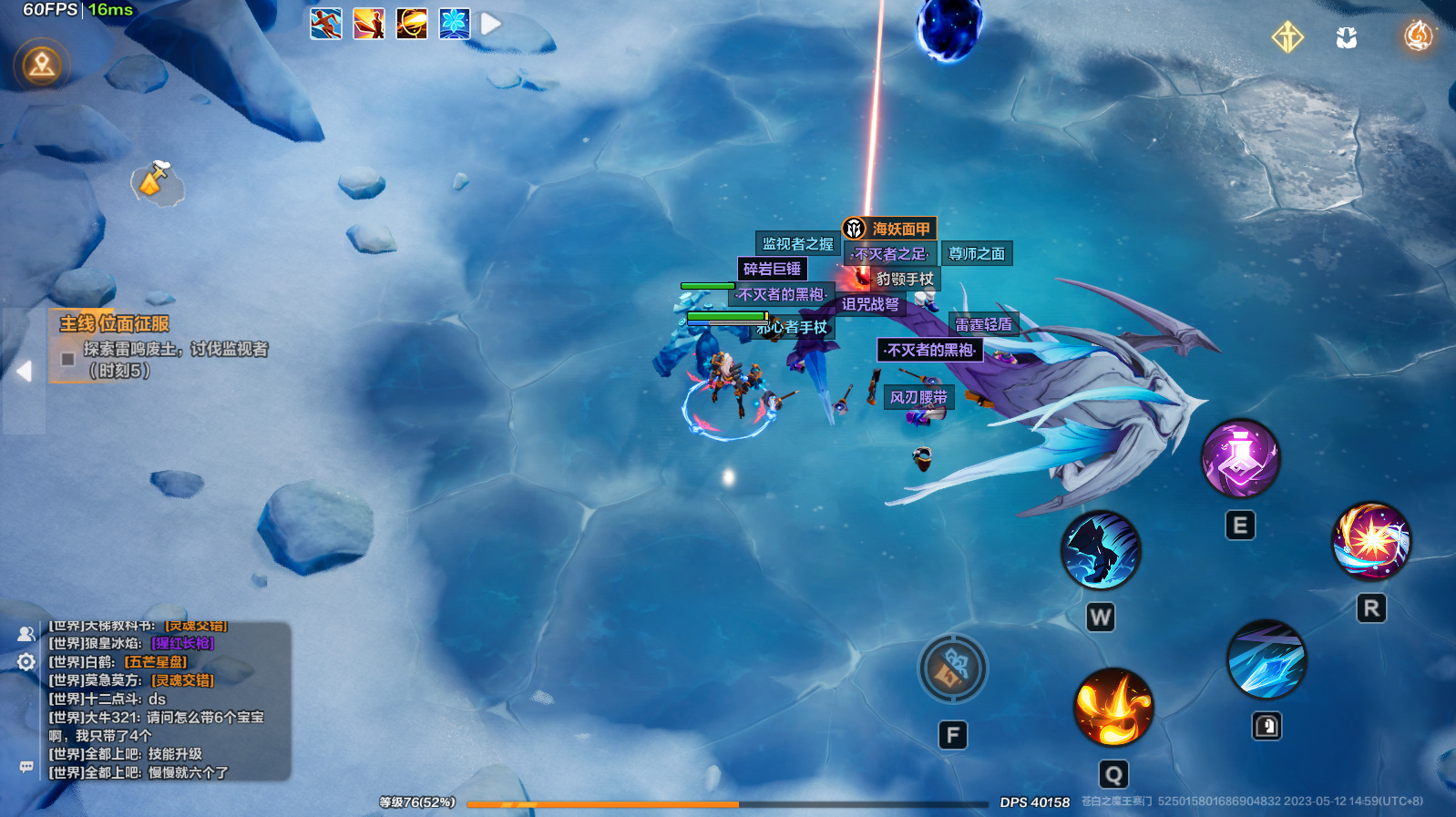The height and width of the screenshot is (817, 1456).
Task: Select the snowflake buff icon
Action: tap(454, 24)
